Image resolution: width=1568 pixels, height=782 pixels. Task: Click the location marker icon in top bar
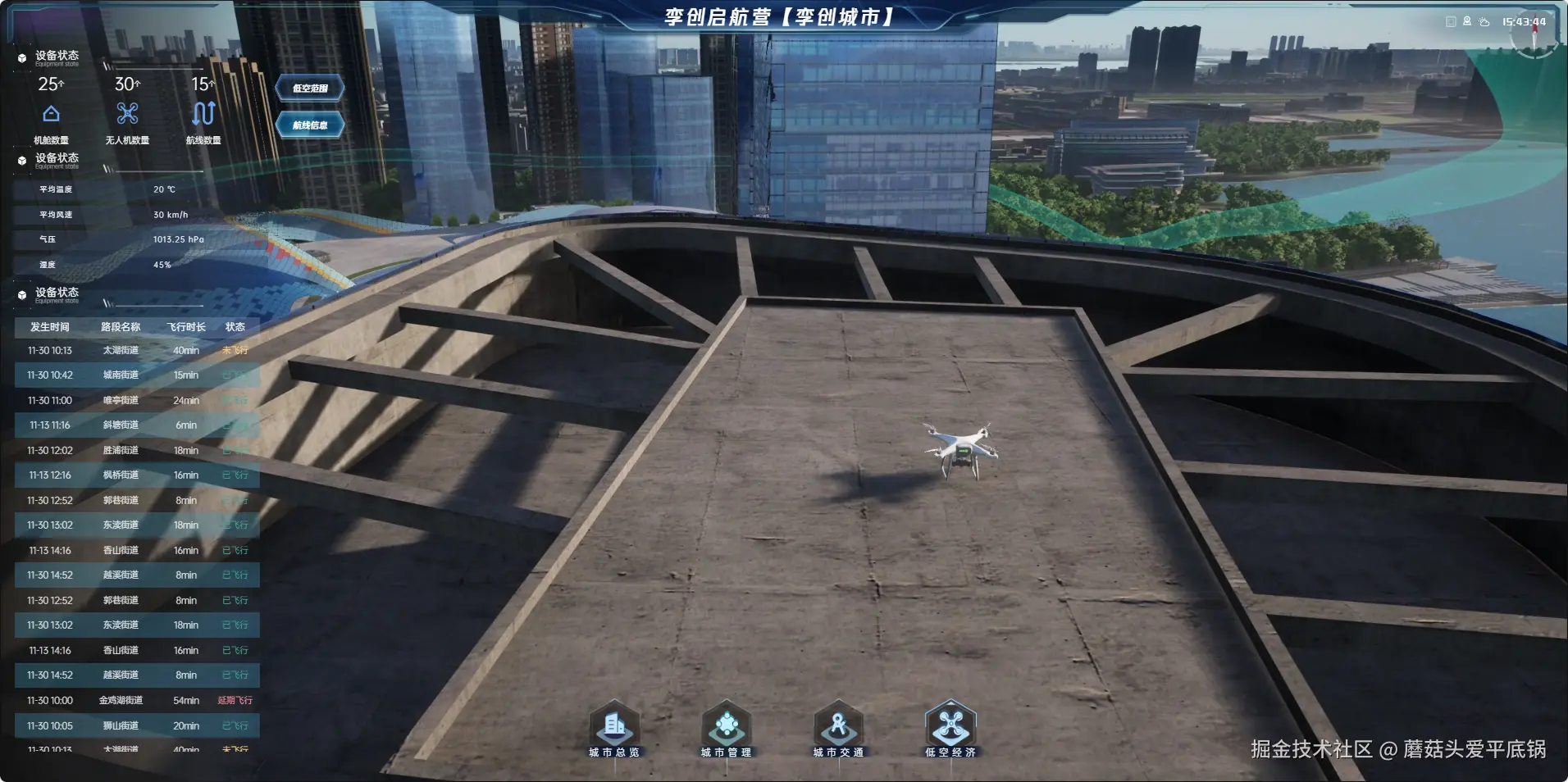click(x=1467, y=21)
